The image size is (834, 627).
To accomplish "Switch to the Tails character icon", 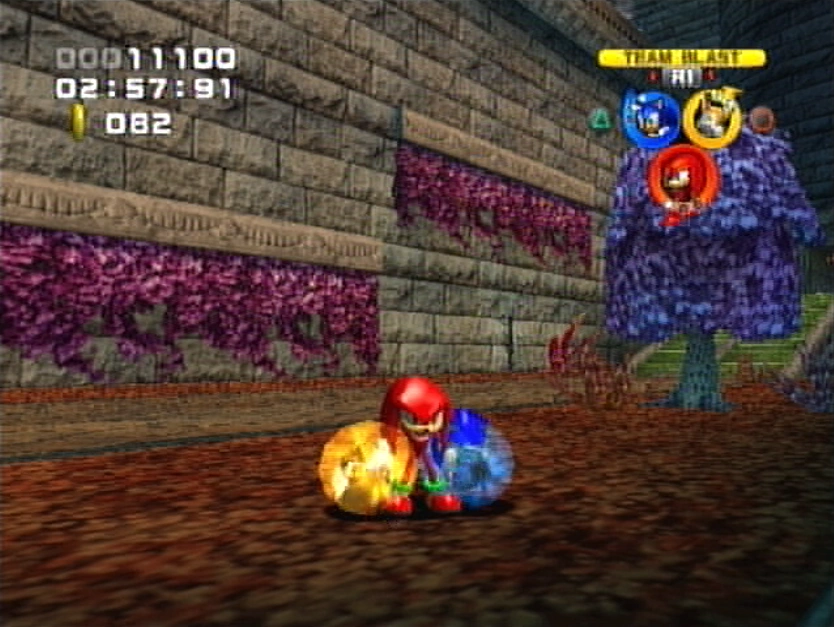I will (712, 118).
